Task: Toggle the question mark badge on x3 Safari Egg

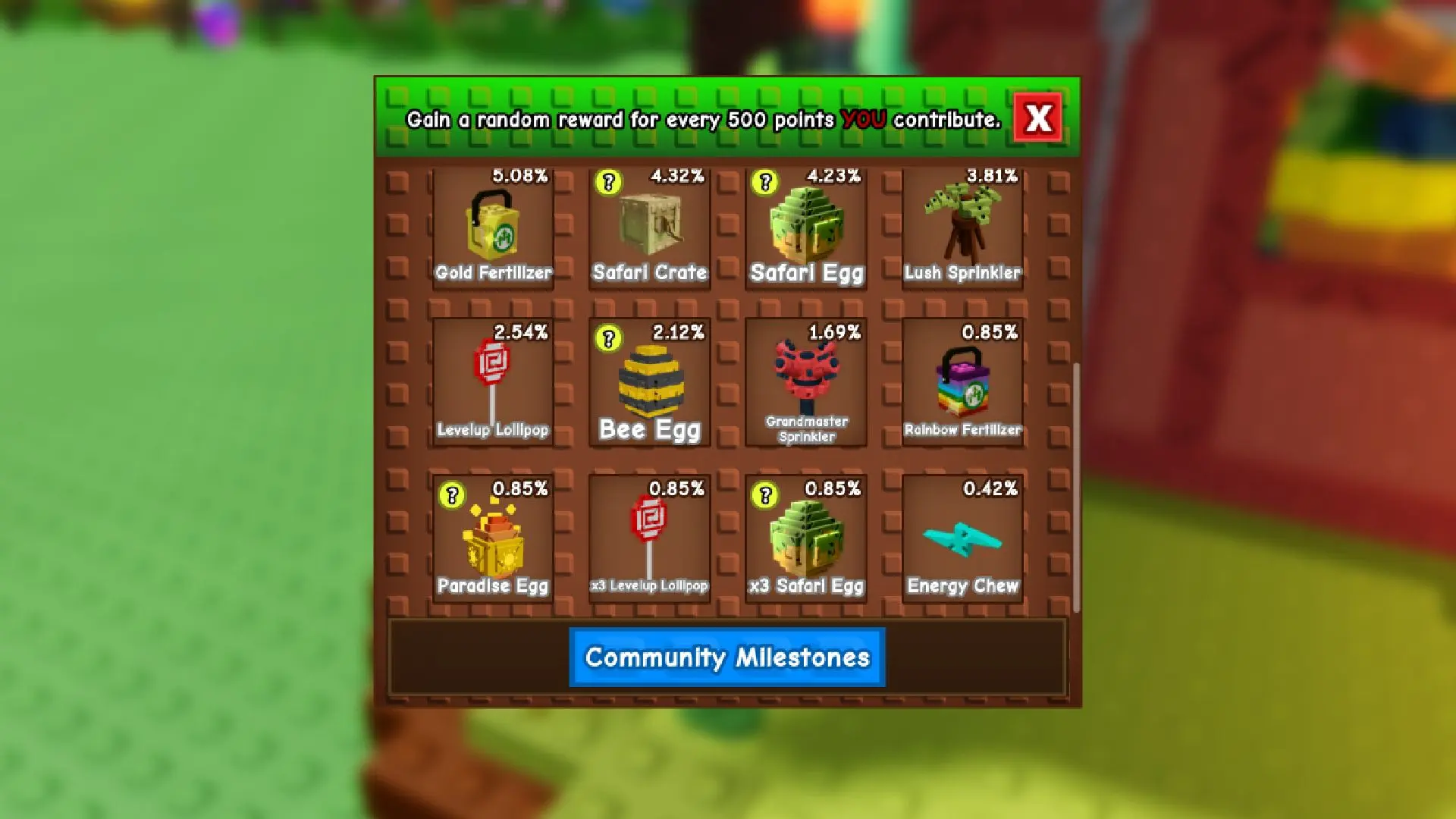Action: [x=763, y=493]
